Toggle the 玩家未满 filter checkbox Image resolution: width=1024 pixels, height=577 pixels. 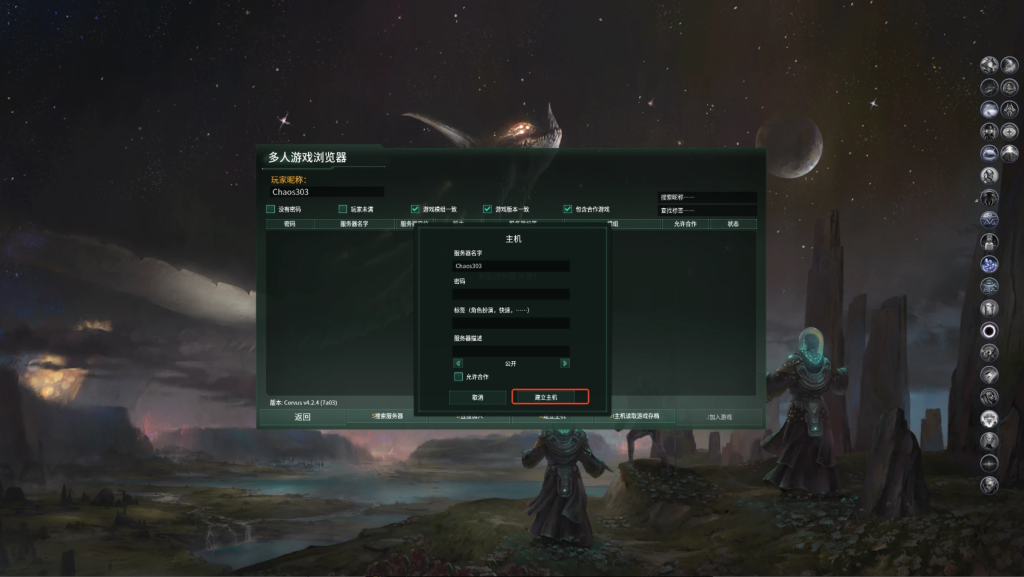[x=343, y=209]
